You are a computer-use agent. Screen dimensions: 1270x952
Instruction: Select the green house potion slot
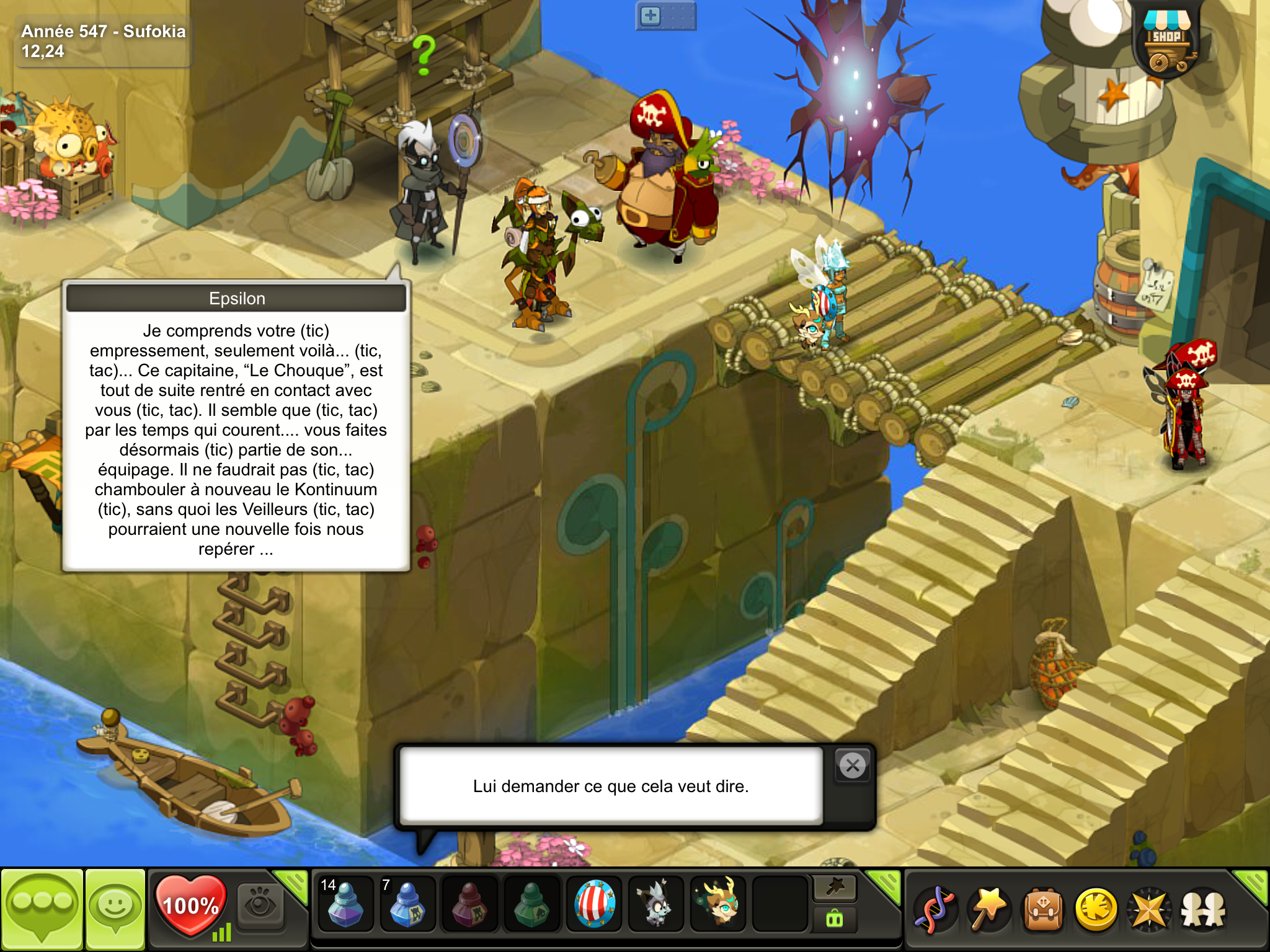pos(531,904)
